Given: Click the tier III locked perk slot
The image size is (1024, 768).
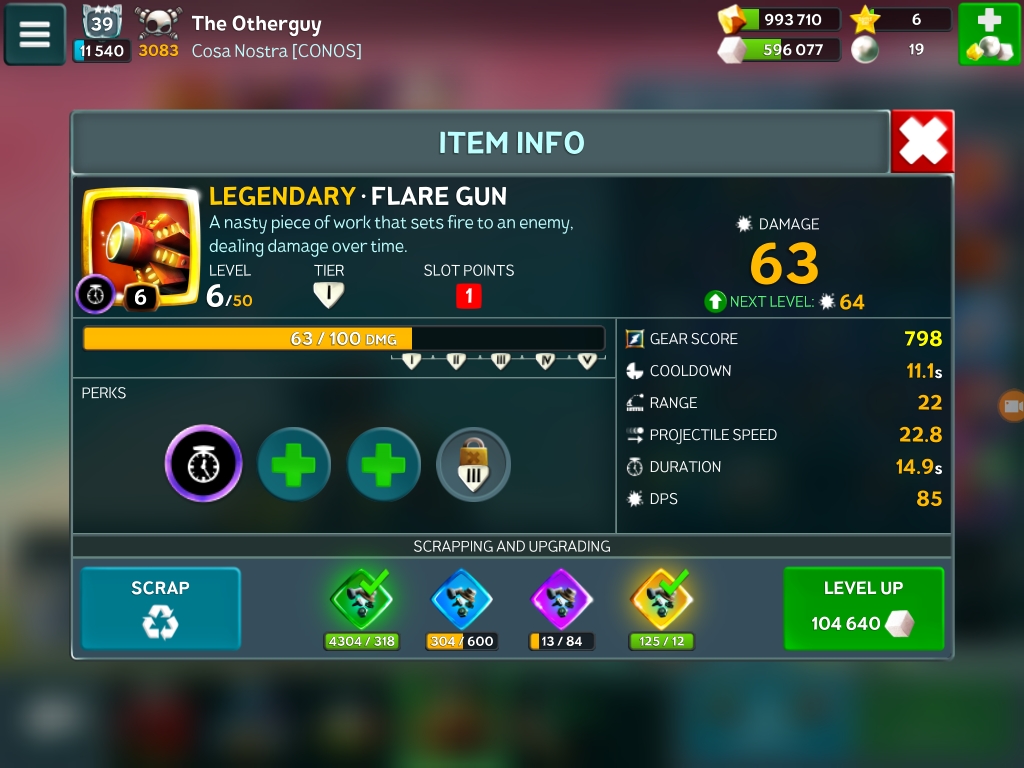Looking at the screenshot, I should pyautogui.click(x=474, y=464).
